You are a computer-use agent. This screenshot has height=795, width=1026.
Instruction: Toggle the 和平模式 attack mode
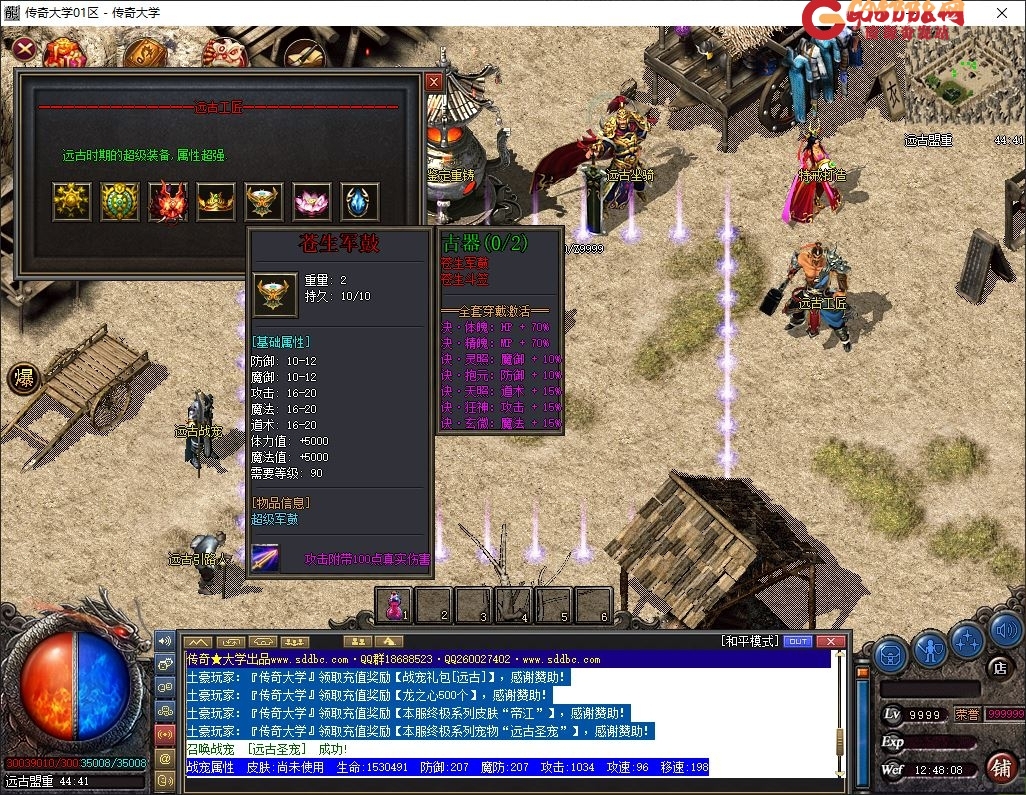tap(748, 641)
